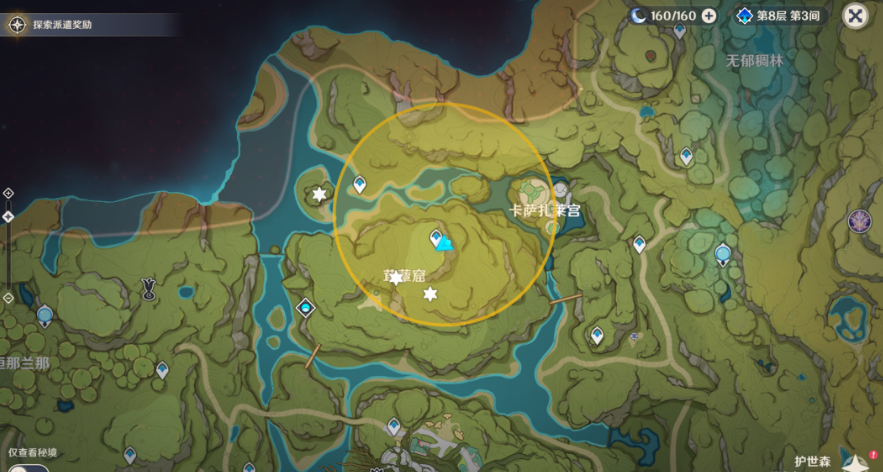Select the purple boss marker on the map
The height and width of the screenshot is (472, 883).
tap(859, 221)
